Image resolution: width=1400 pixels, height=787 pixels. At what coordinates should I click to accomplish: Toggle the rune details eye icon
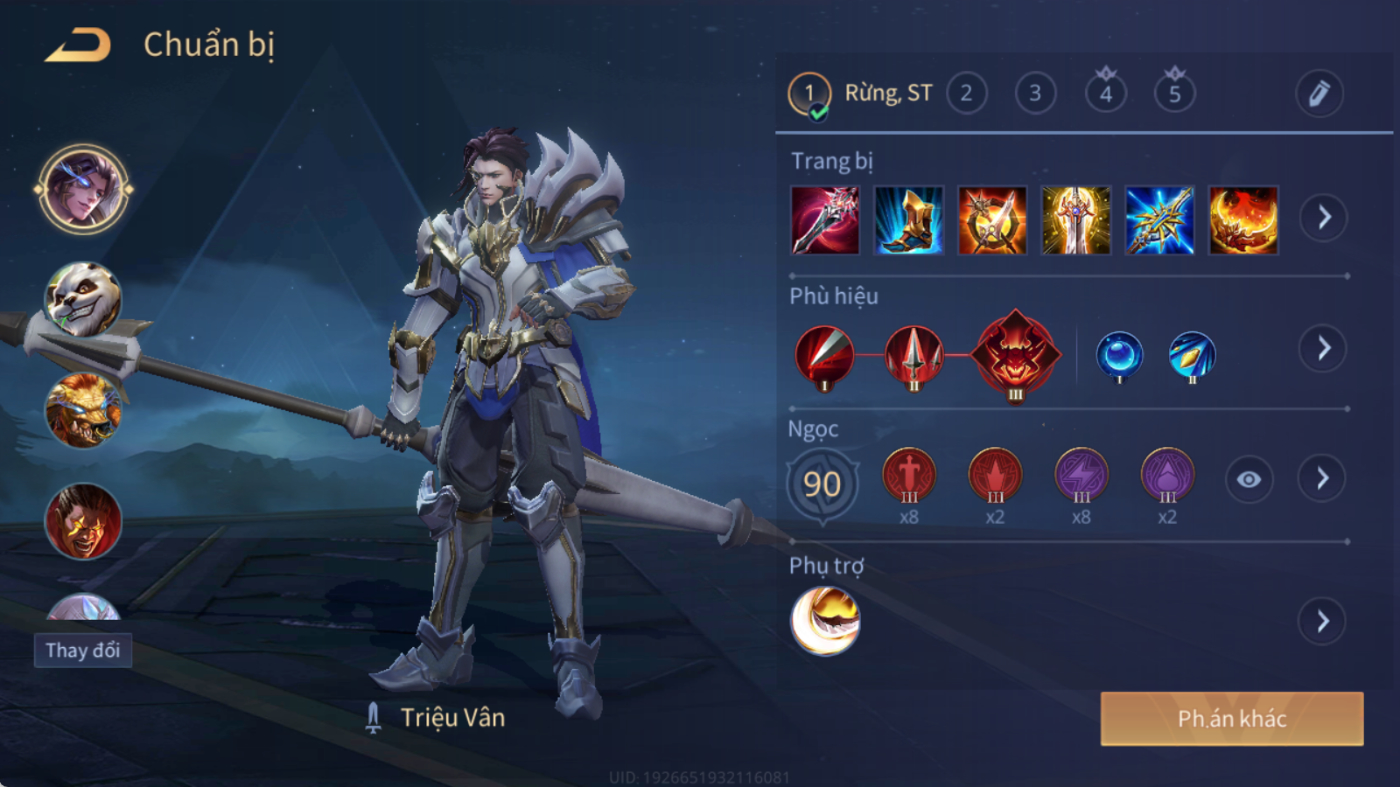[x=1248, y=480]
